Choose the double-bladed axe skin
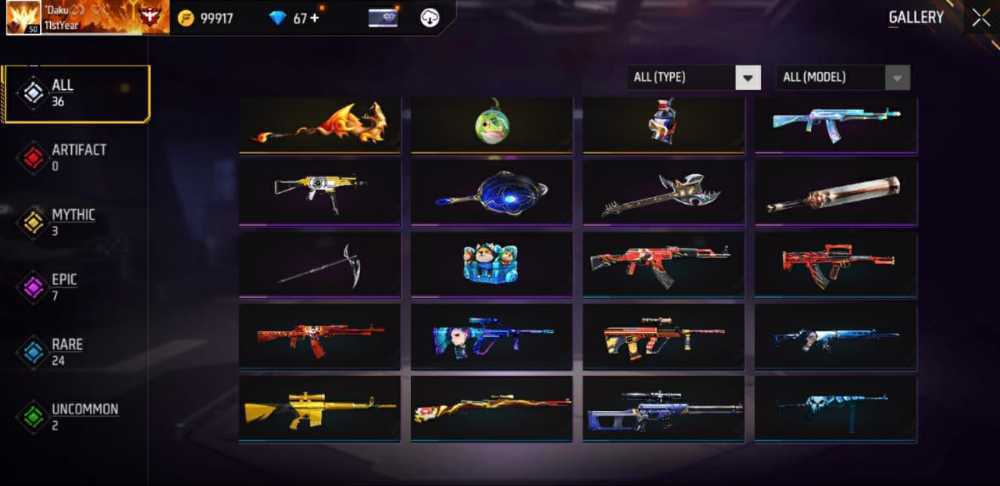 [x=664, y=193]
